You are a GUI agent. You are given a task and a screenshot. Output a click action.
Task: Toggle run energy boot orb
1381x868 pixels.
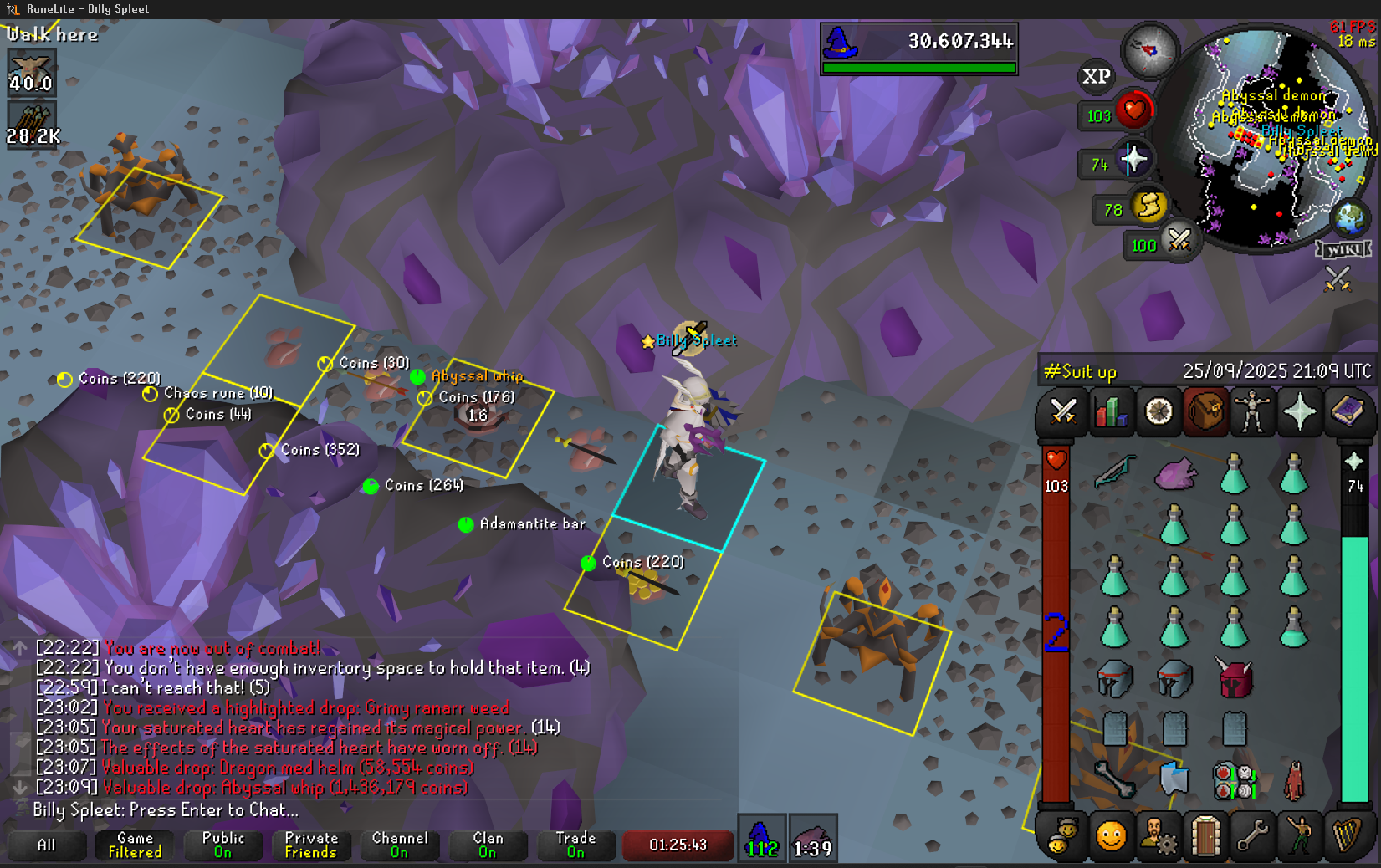pos(1148,206)
